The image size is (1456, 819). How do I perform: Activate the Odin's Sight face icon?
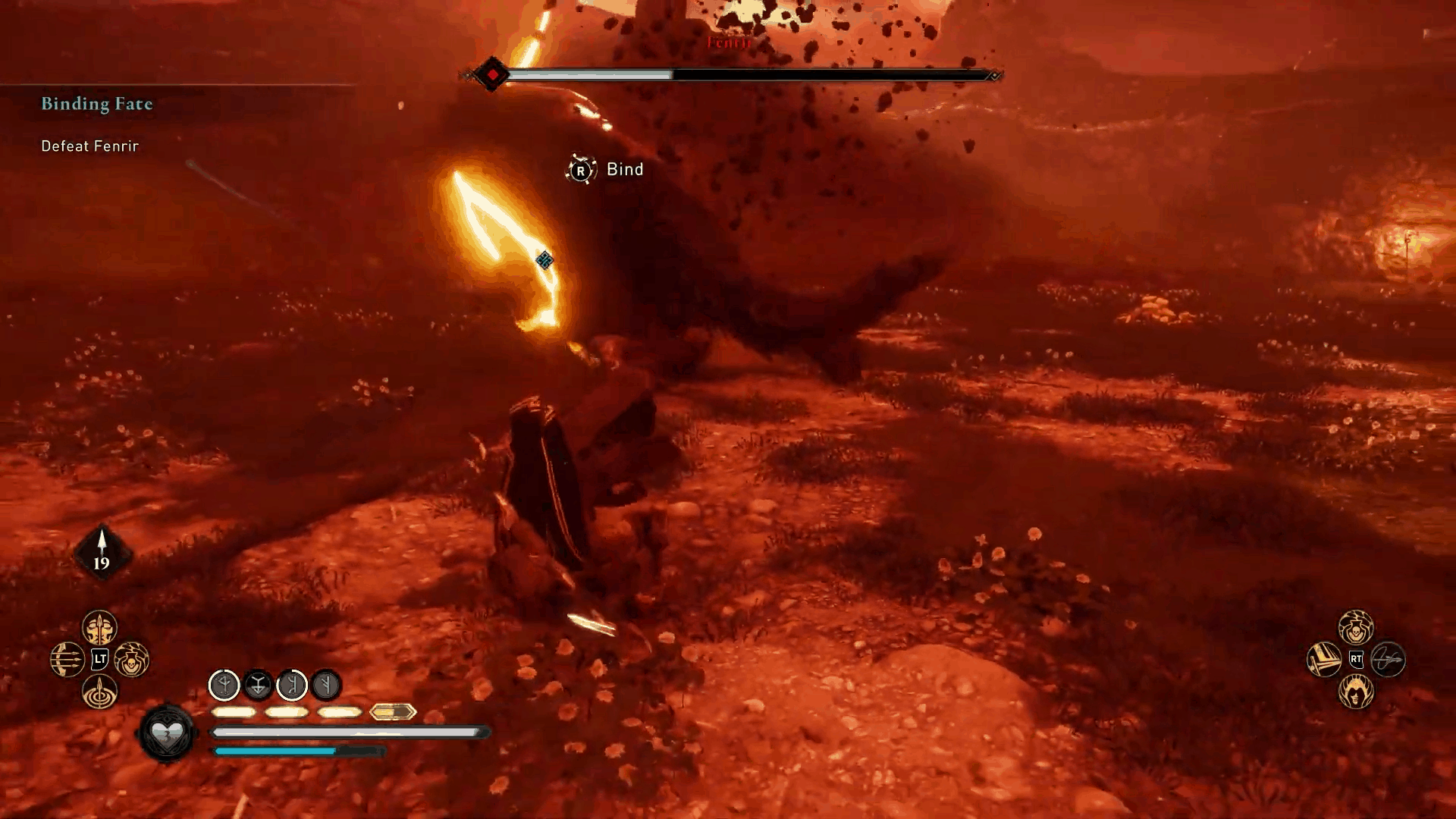tap(1357, 692)
